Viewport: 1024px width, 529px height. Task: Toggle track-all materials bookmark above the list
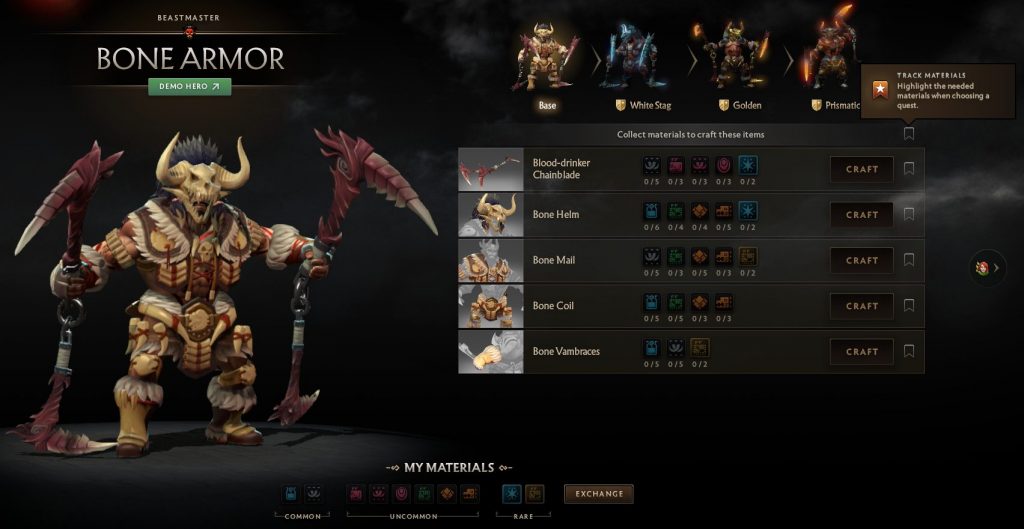click(909, 133)
